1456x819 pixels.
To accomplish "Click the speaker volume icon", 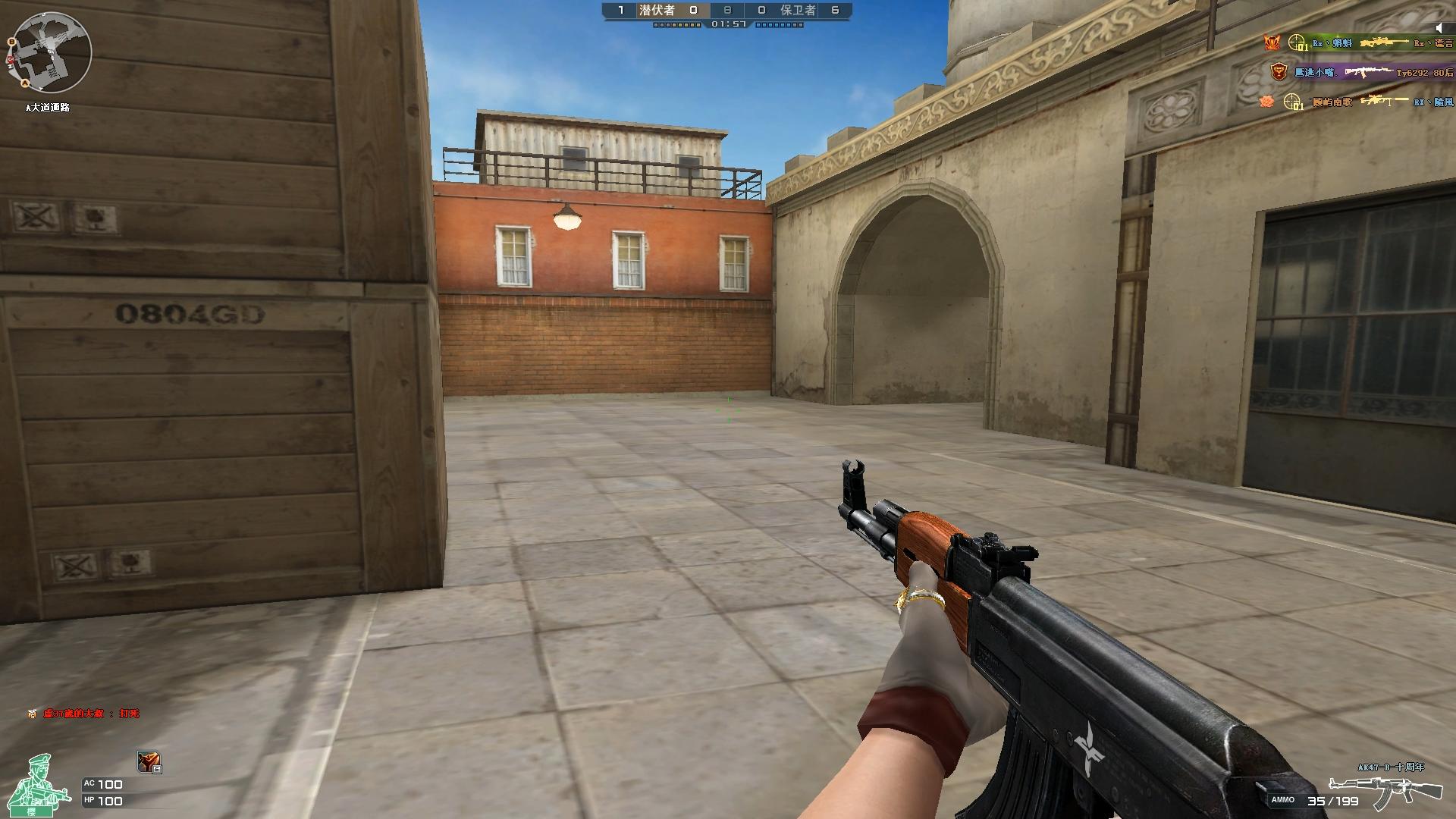I will [x=1439, y=27].
